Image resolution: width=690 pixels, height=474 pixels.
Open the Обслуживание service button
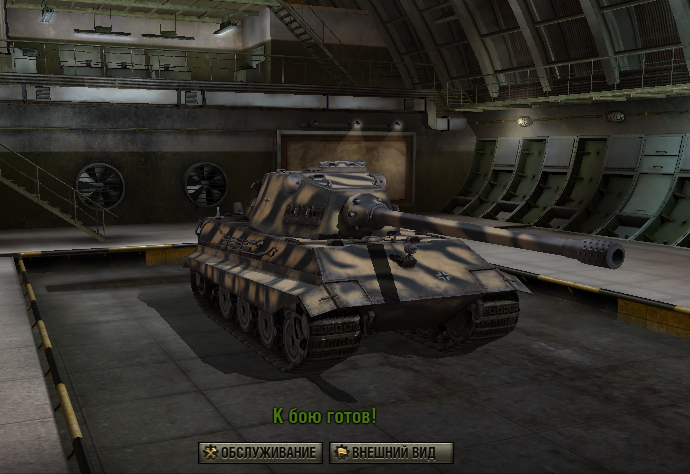coord(261,453)
